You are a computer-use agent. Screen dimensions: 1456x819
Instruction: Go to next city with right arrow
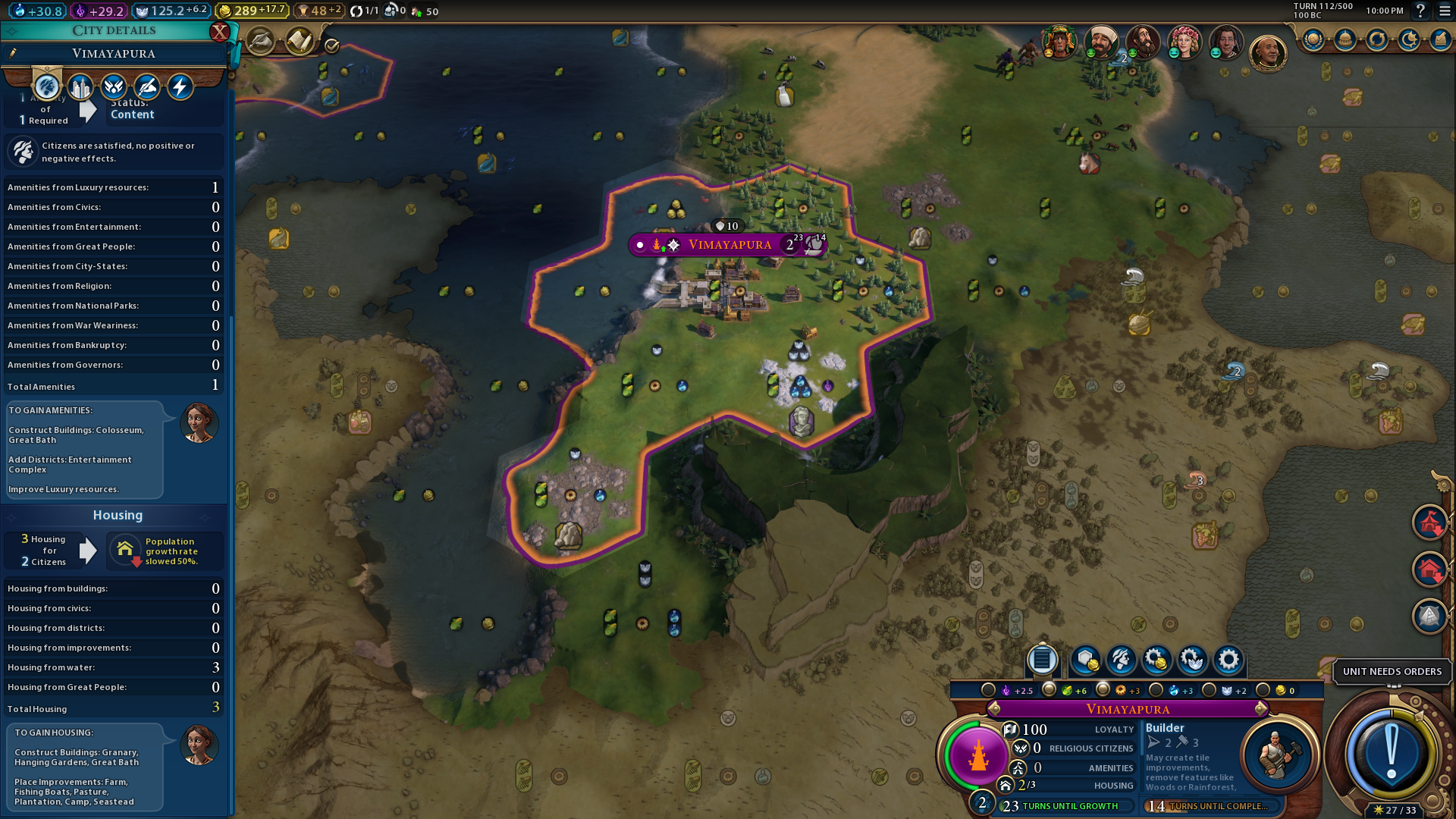[x=1261, y=708]
